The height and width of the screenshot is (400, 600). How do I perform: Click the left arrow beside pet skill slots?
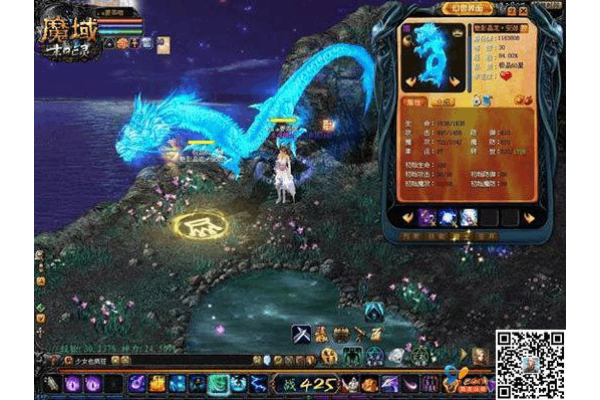(409, 217)
